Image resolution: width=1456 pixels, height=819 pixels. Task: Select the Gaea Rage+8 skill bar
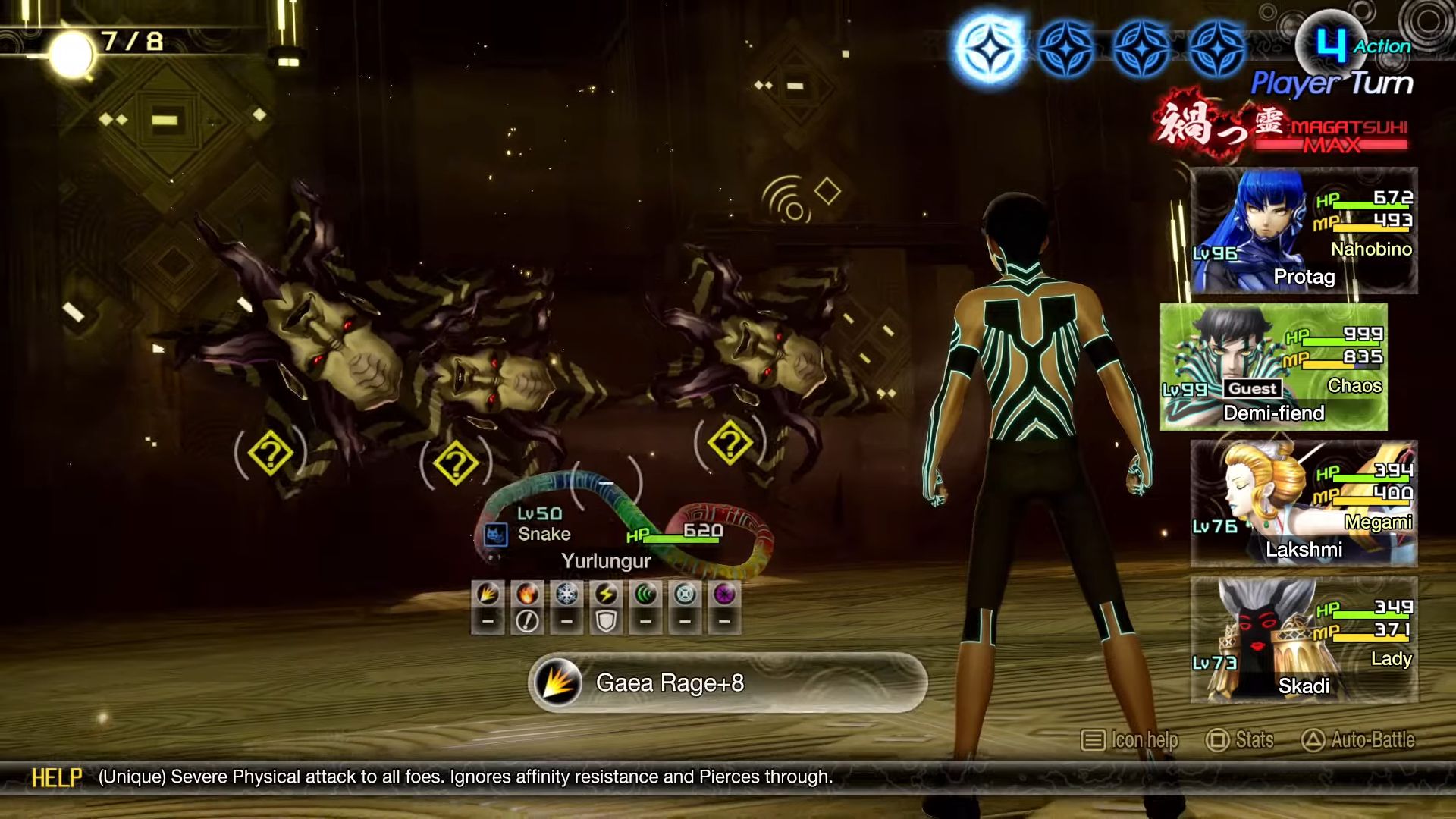click(x=726, y=682)
